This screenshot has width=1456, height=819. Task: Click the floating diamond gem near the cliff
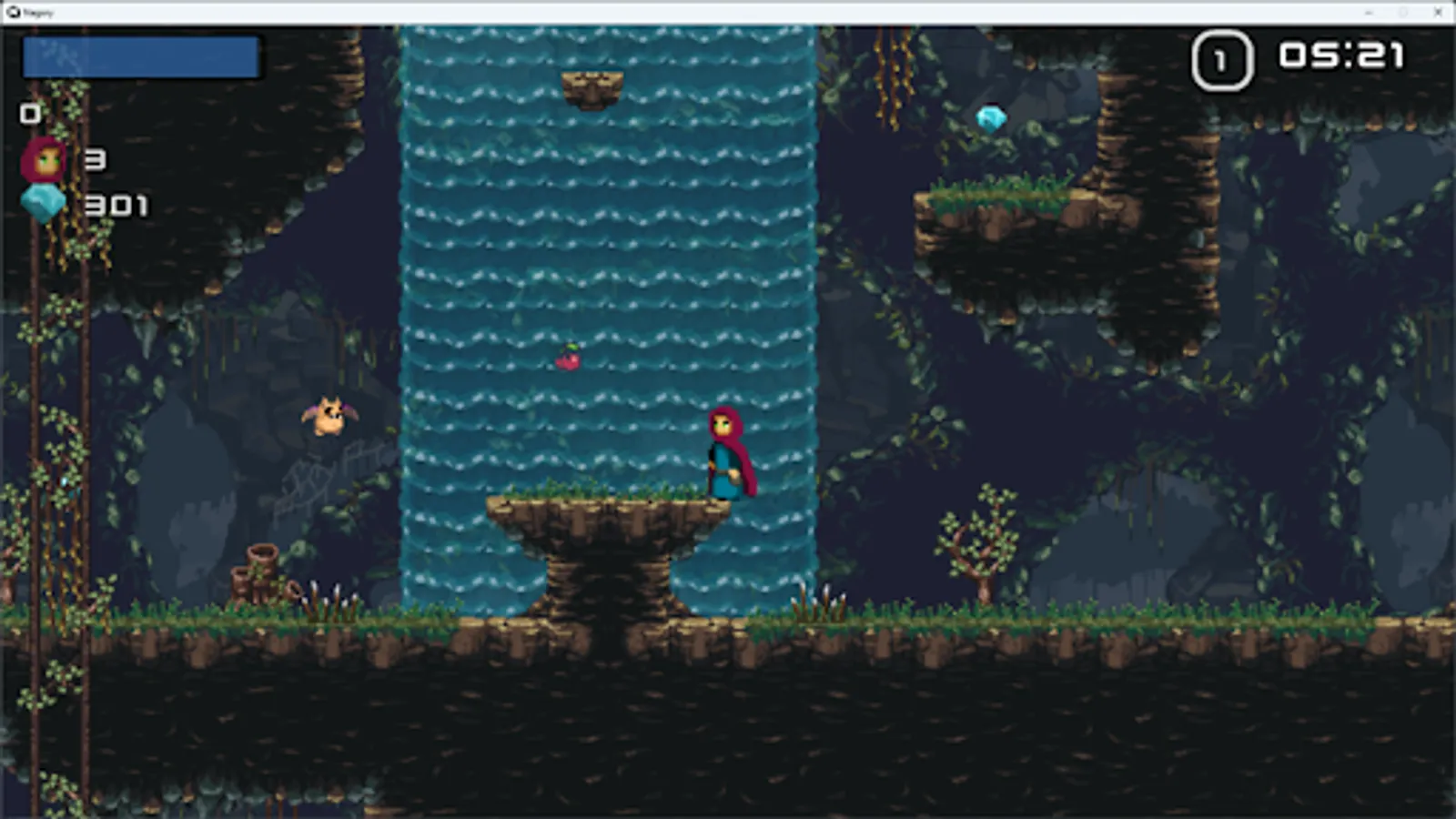point(988,117)
